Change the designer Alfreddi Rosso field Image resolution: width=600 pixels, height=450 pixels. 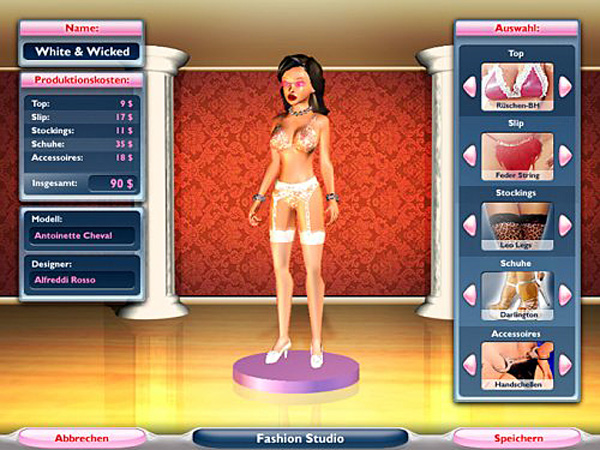[79, 279]
